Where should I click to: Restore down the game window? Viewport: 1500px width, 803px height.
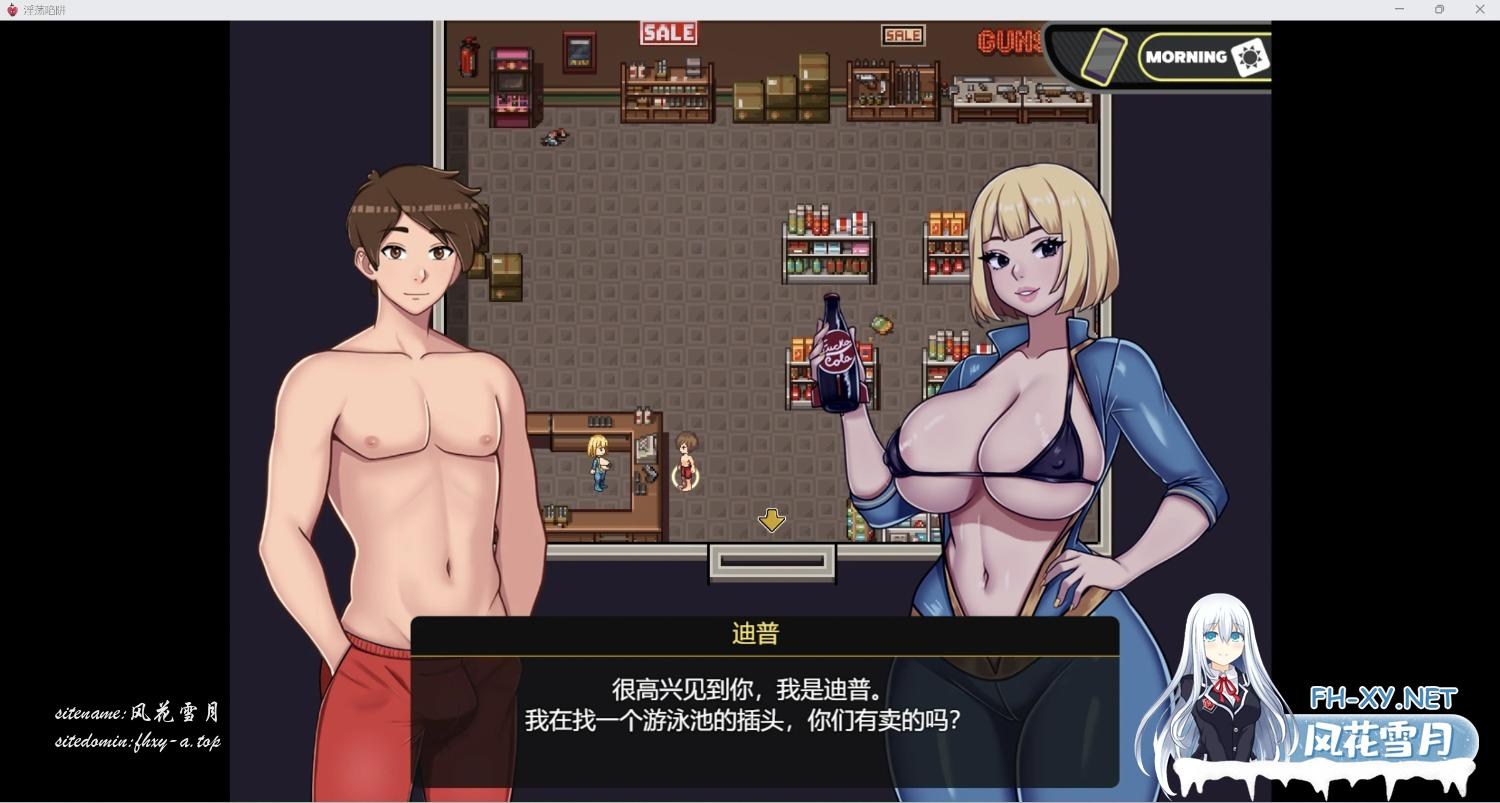pyautogui.click(x=1439, y=10)
